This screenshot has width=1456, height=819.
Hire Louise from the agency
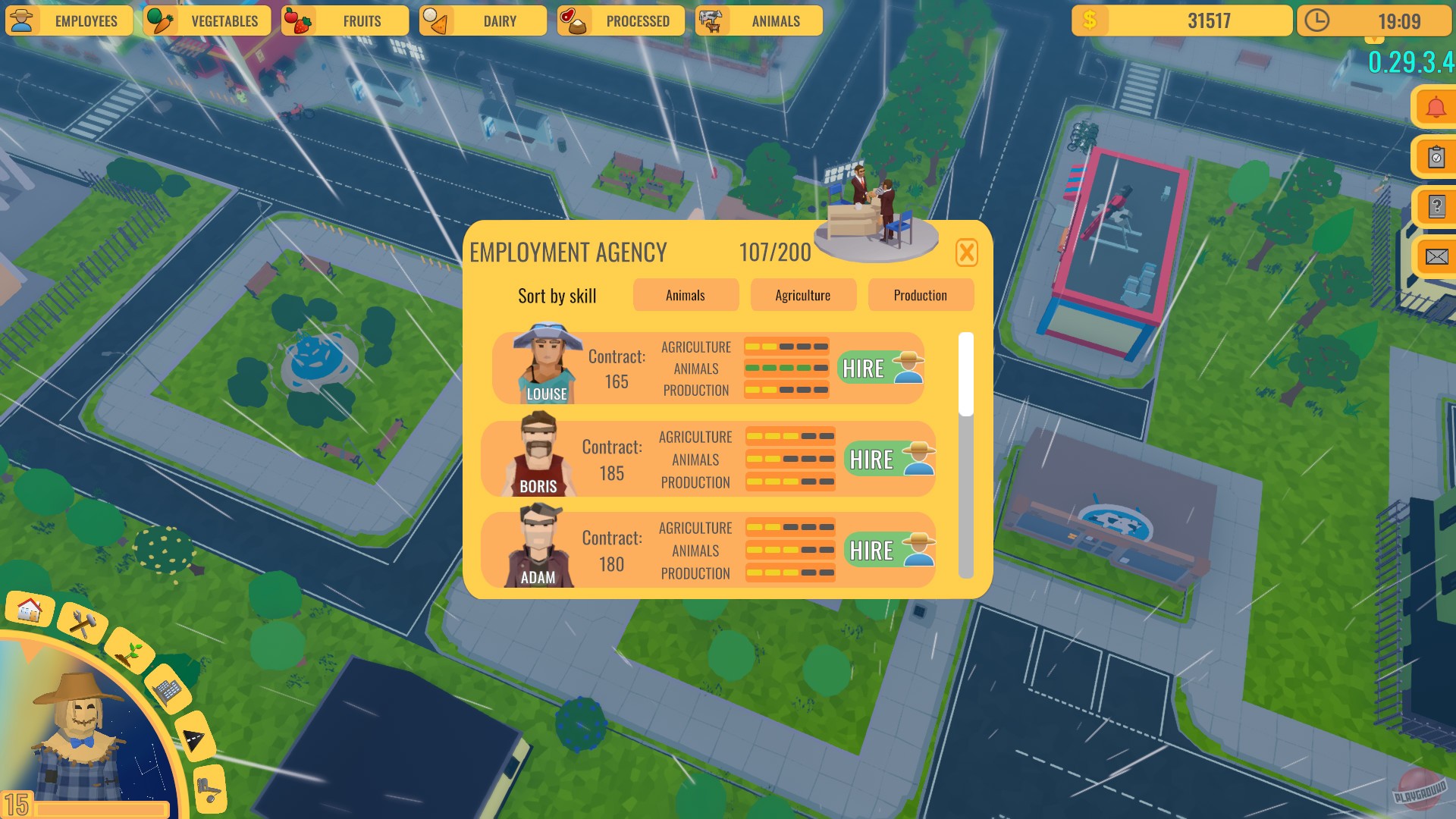880,369
